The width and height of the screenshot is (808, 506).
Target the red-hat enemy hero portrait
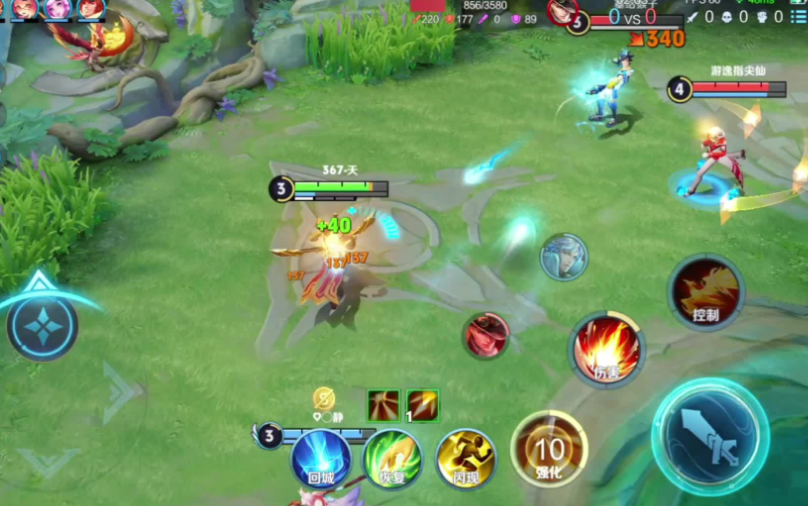click(x=486, y=335)
